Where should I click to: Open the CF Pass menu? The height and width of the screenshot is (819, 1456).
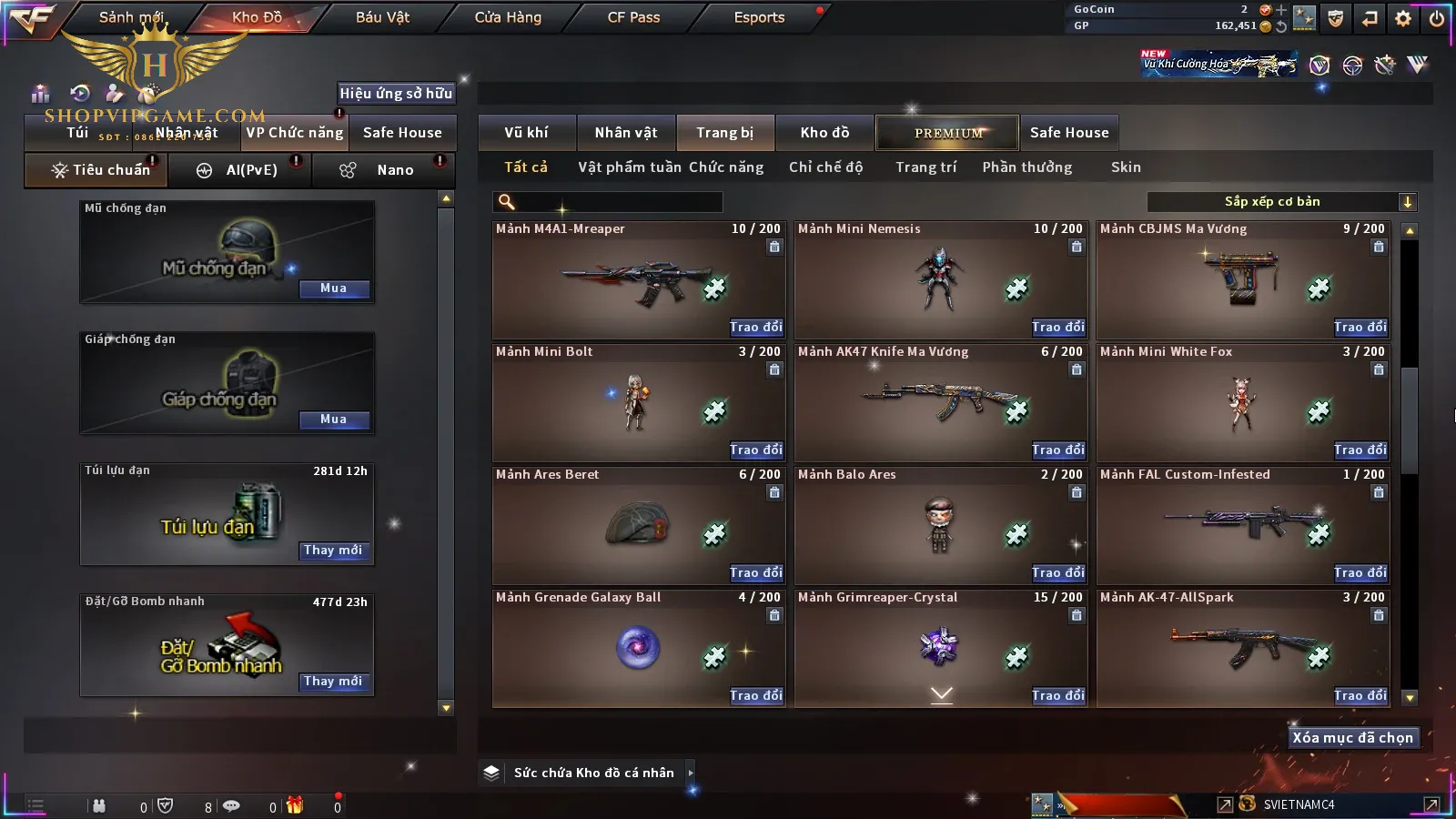click(x=633, y=17)
